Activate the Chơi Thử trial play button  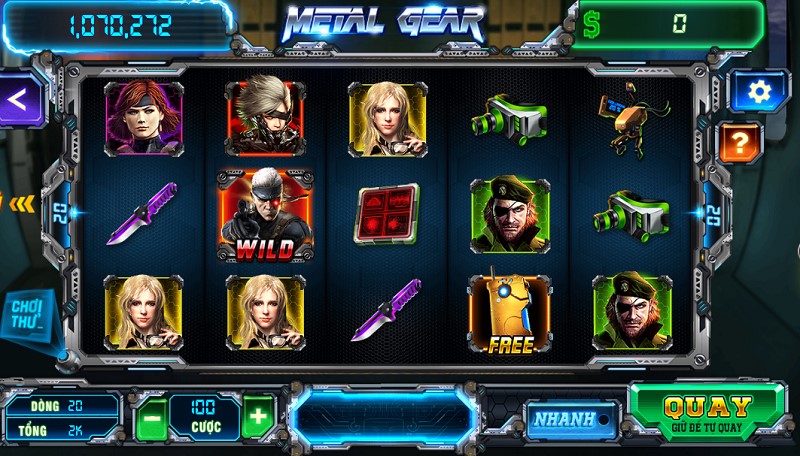tap(28, 316)
